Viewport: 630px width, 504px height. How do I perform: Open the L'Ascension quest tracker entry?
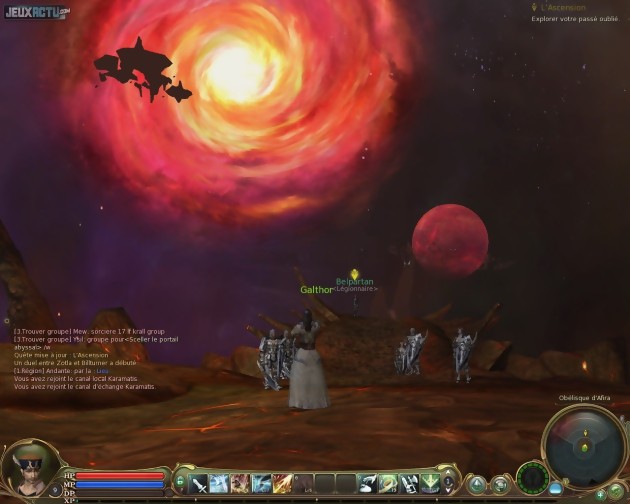pyautogui.click(x=563, y=8)
